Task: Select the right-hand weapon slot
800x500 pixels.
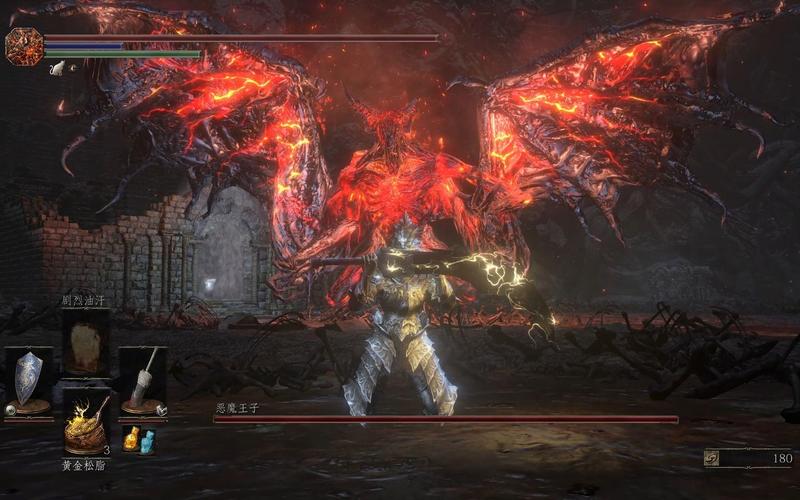Action: [x=142, y=379]
